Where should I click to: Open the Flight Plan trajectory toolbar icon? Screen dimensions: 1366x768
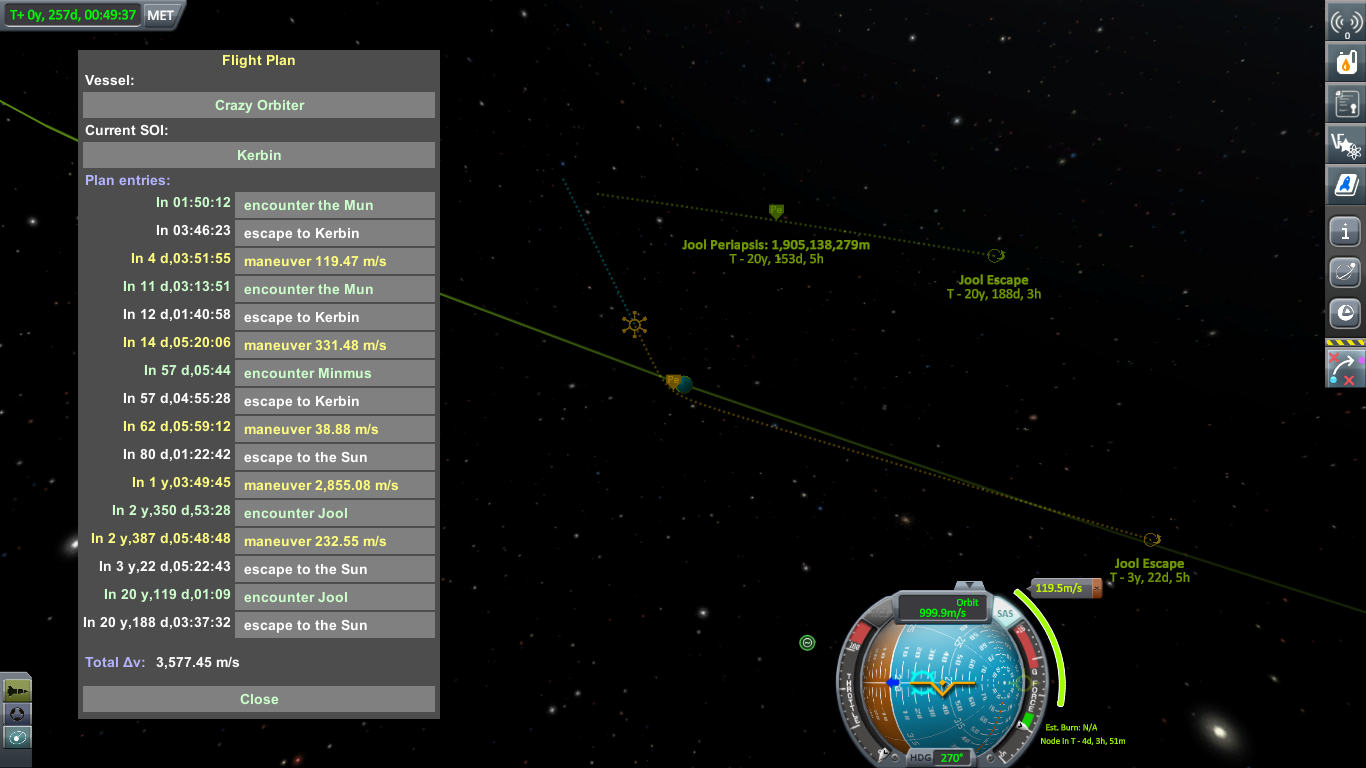click(1346, 369)
